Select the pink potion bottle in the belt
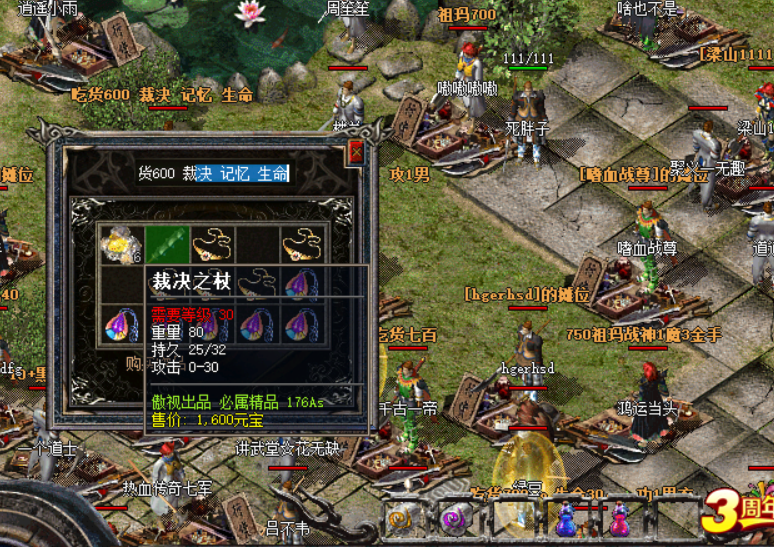Screen dimensions: 774x547 pyautogui.click(x=620, y=519)
